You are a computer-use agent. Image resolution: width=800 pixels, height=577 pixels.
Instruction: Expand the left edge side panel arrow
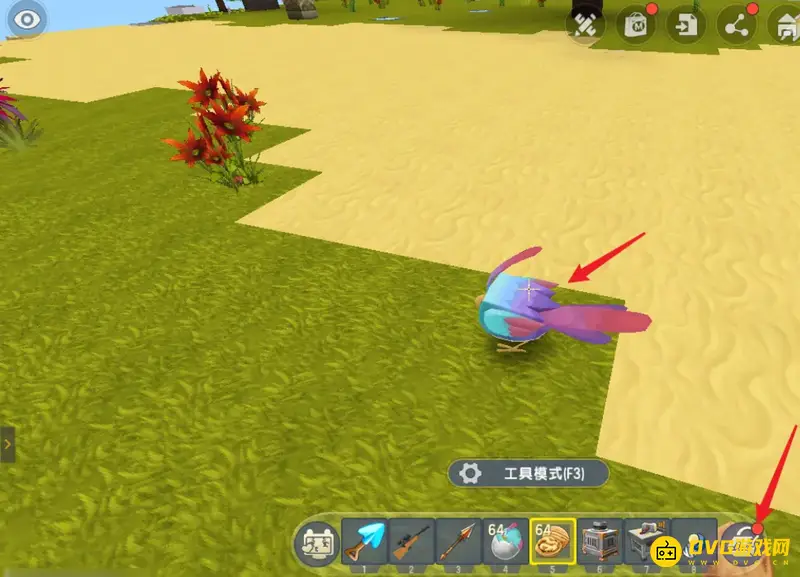point(7,441)
